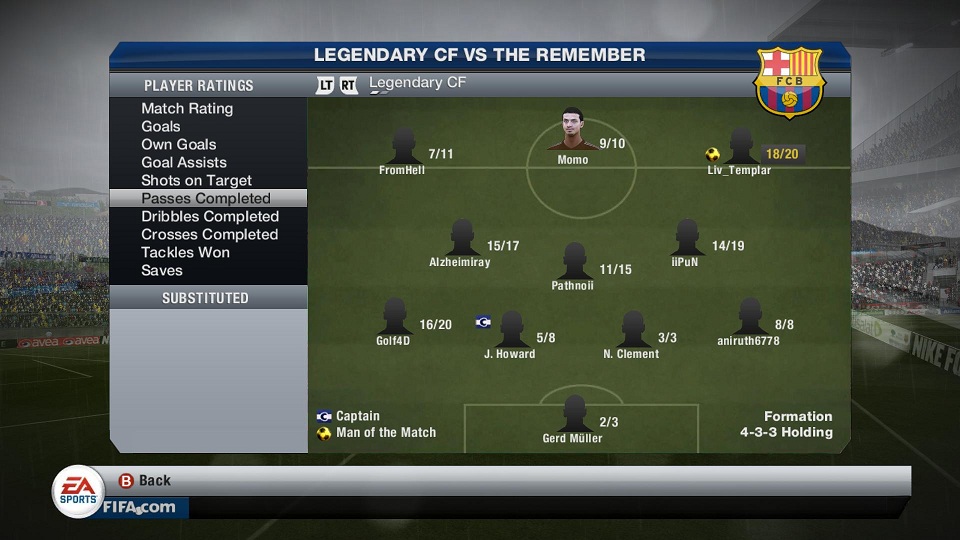960x540 pixels.
Task: Click the highlighted Passes Completed entry
Action: click(206, 199)
